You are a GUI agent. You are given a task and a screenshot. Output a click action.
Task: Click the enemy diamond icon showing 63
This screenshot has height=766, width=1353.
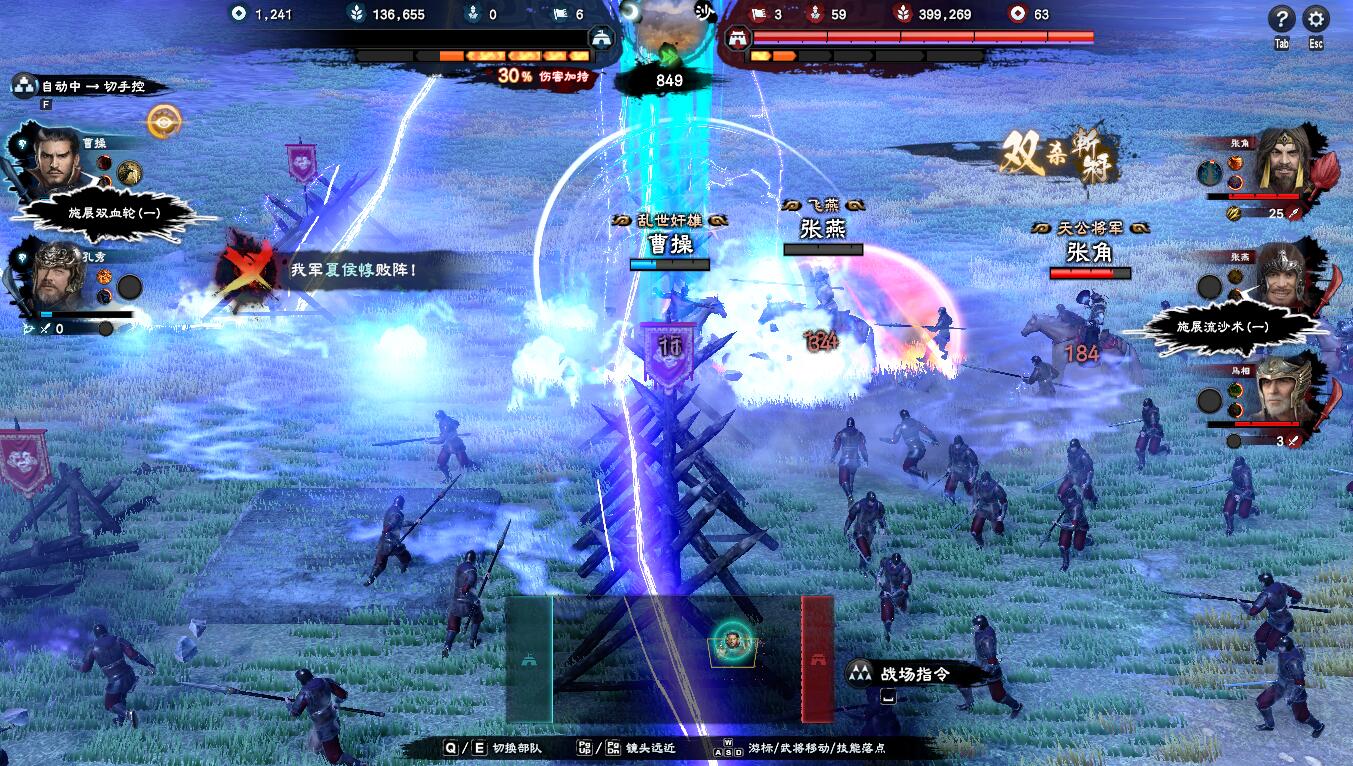pyautogui.click(x=1017, y=13)
